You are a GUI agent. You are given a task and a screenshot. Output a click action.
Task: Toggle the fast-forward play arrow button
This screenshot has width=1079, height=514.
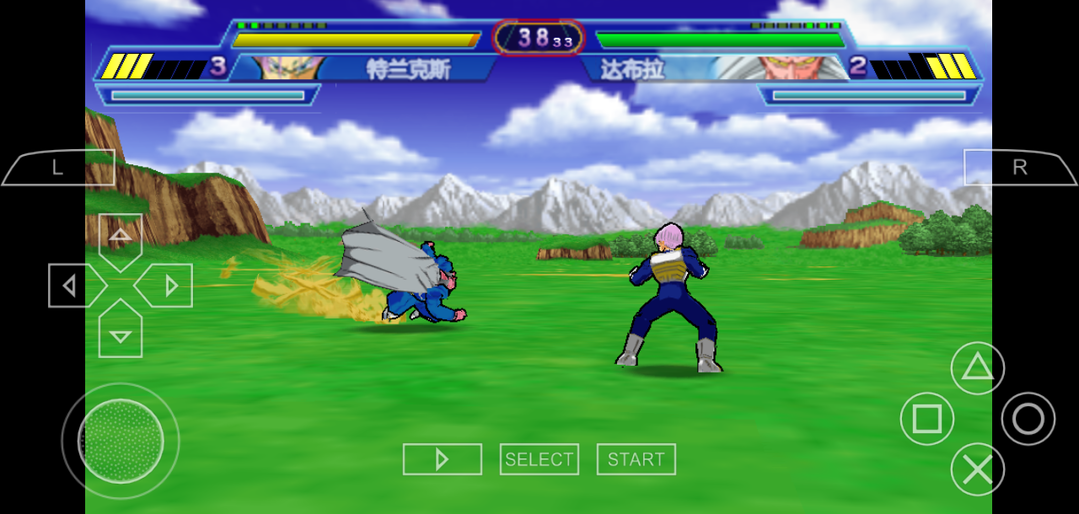point(442,459)
